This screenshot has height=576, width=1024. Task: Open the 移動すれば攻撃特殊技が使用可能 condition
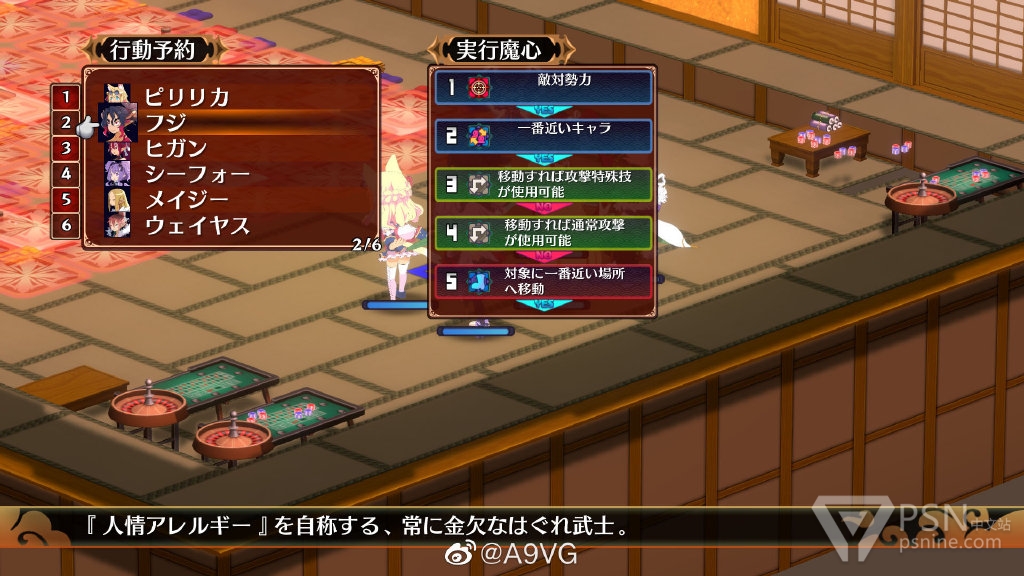(543, 184)
